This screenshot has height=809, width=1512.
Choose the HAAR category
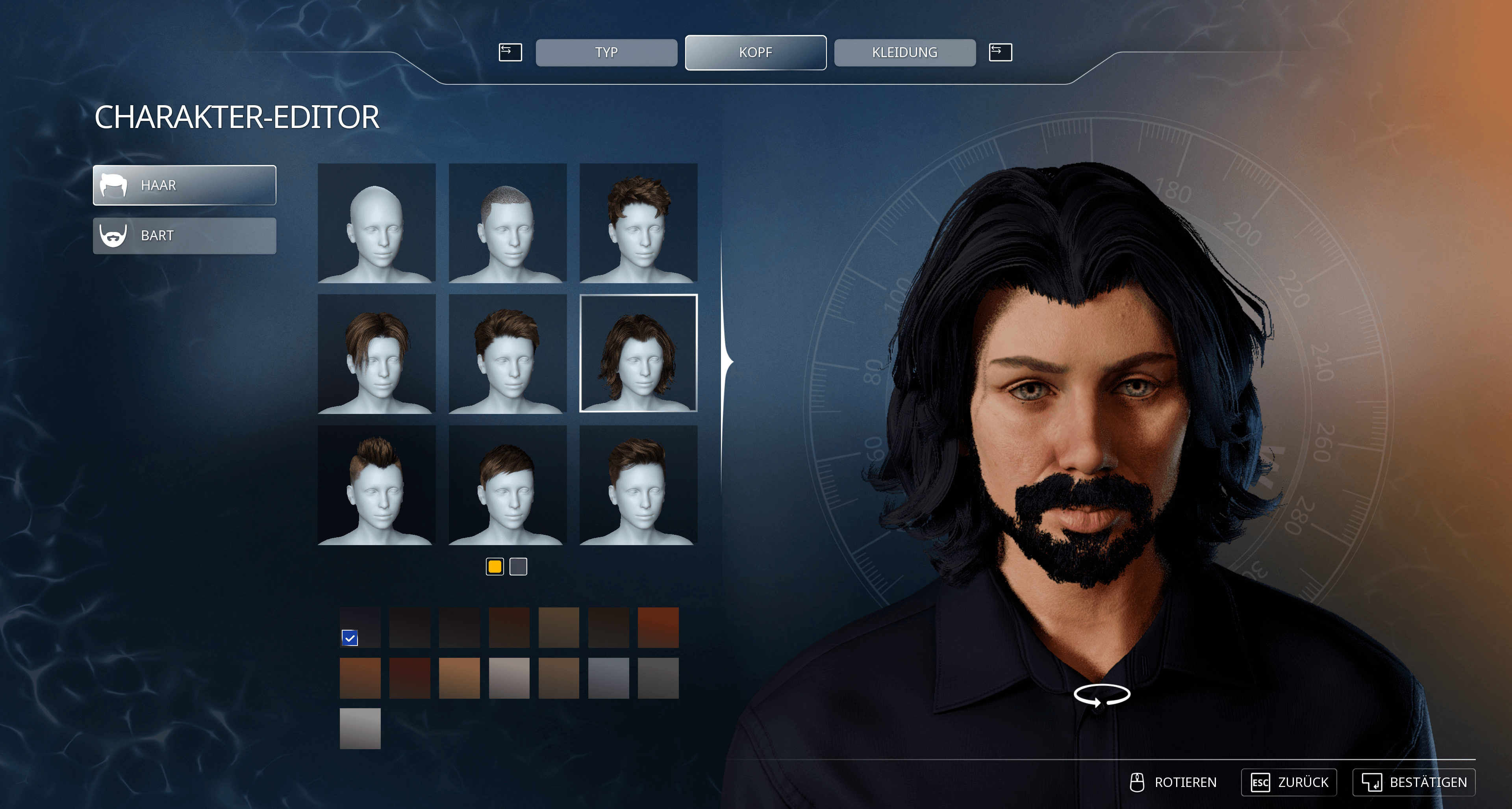pyautogui.click(x=184, y=185)
